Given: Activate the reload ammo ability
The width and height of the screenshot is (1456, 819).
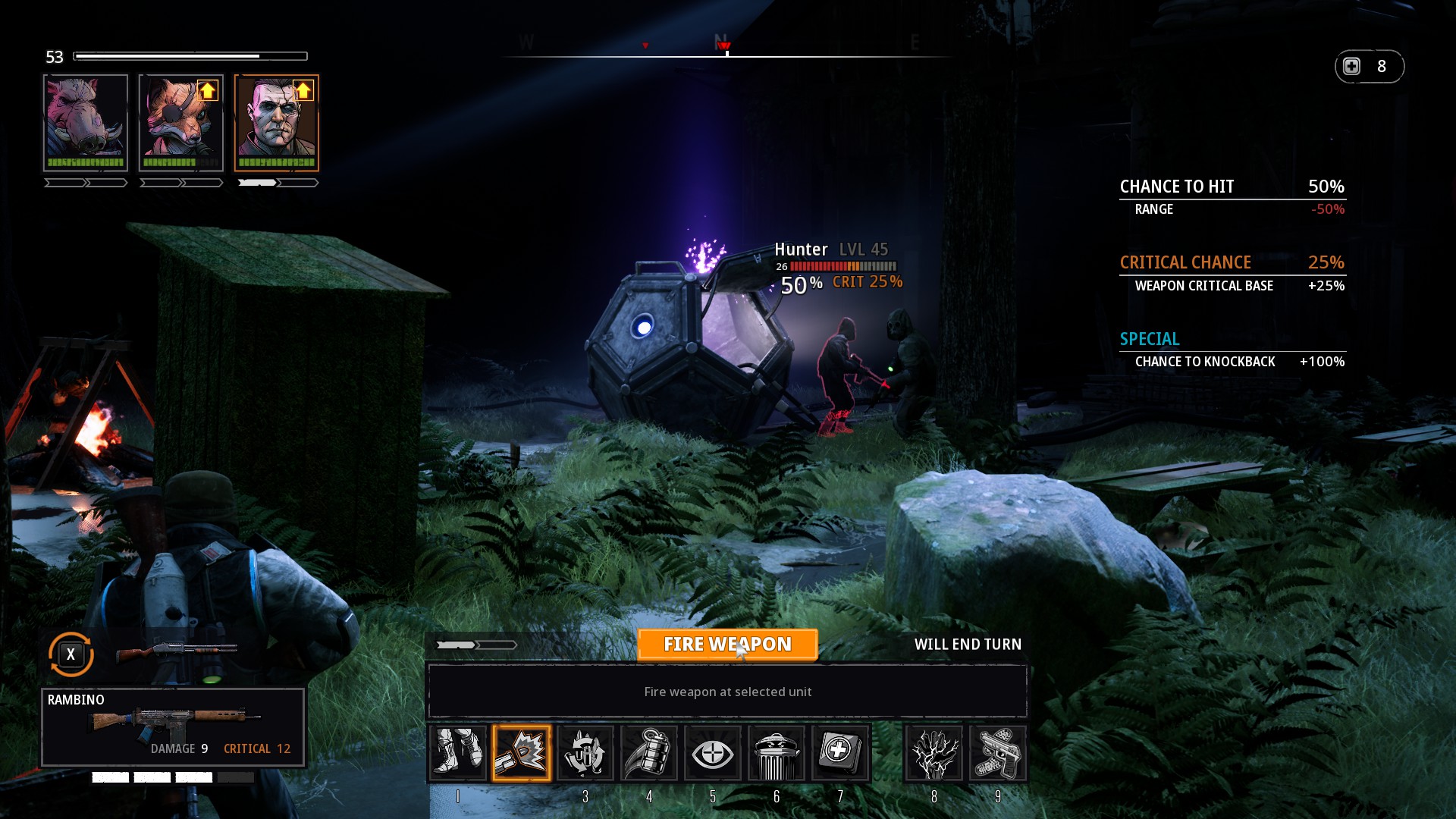Looking at the screenshot, I should point(585,753).
